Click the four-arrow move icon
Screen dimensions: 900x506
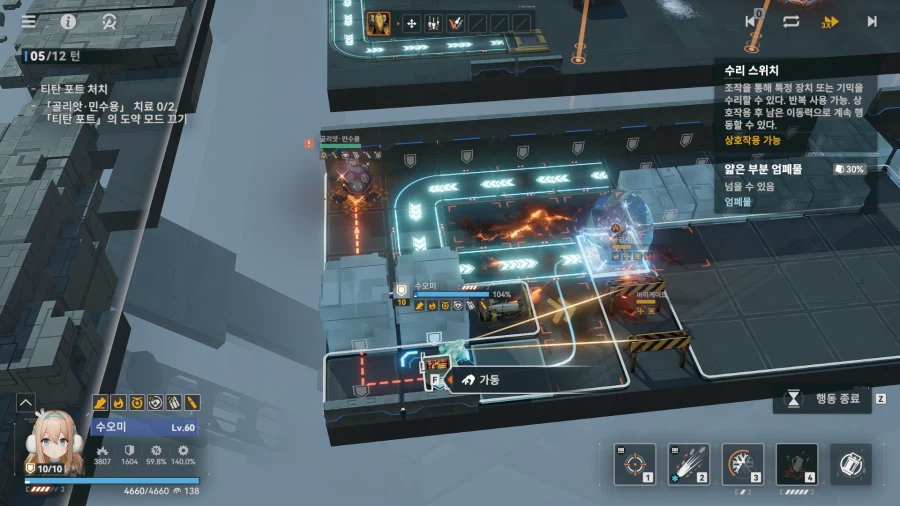pos(411,23)
